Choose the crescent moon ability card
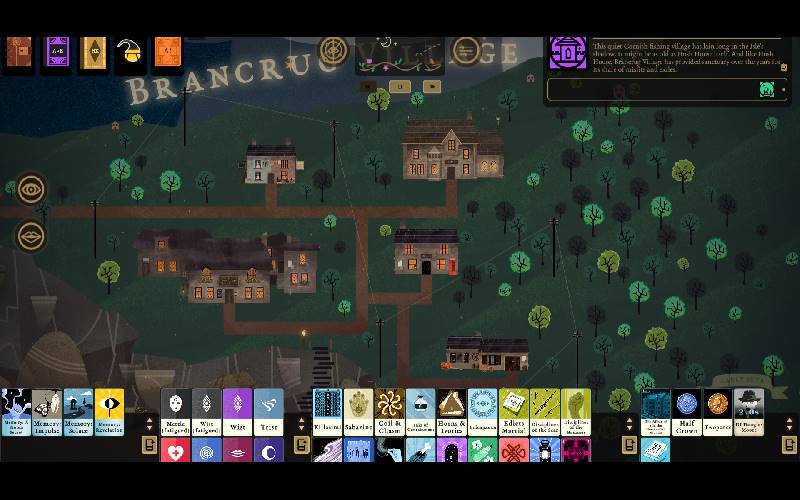This screenshot has height=500, width=800. pos(268,452)
